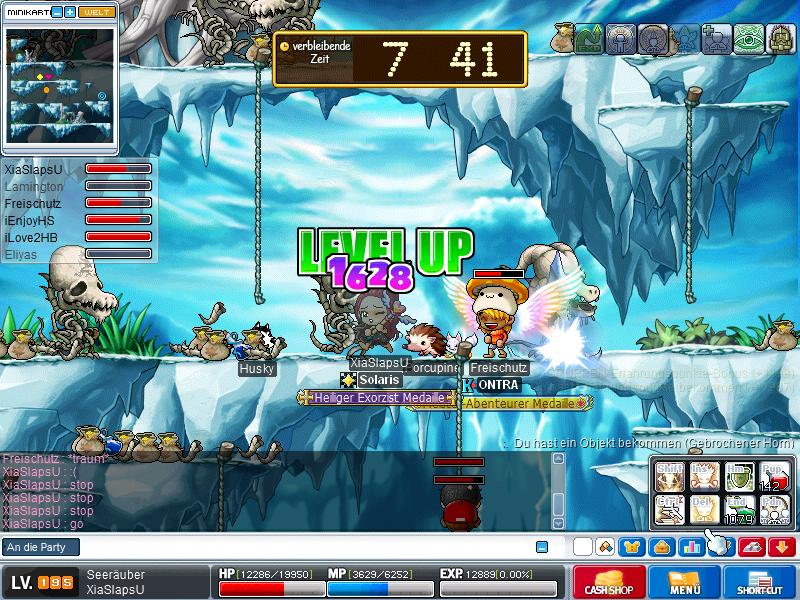Use the red potion in the Pup slot
The image size is (800, 600).
pos(774,477)
